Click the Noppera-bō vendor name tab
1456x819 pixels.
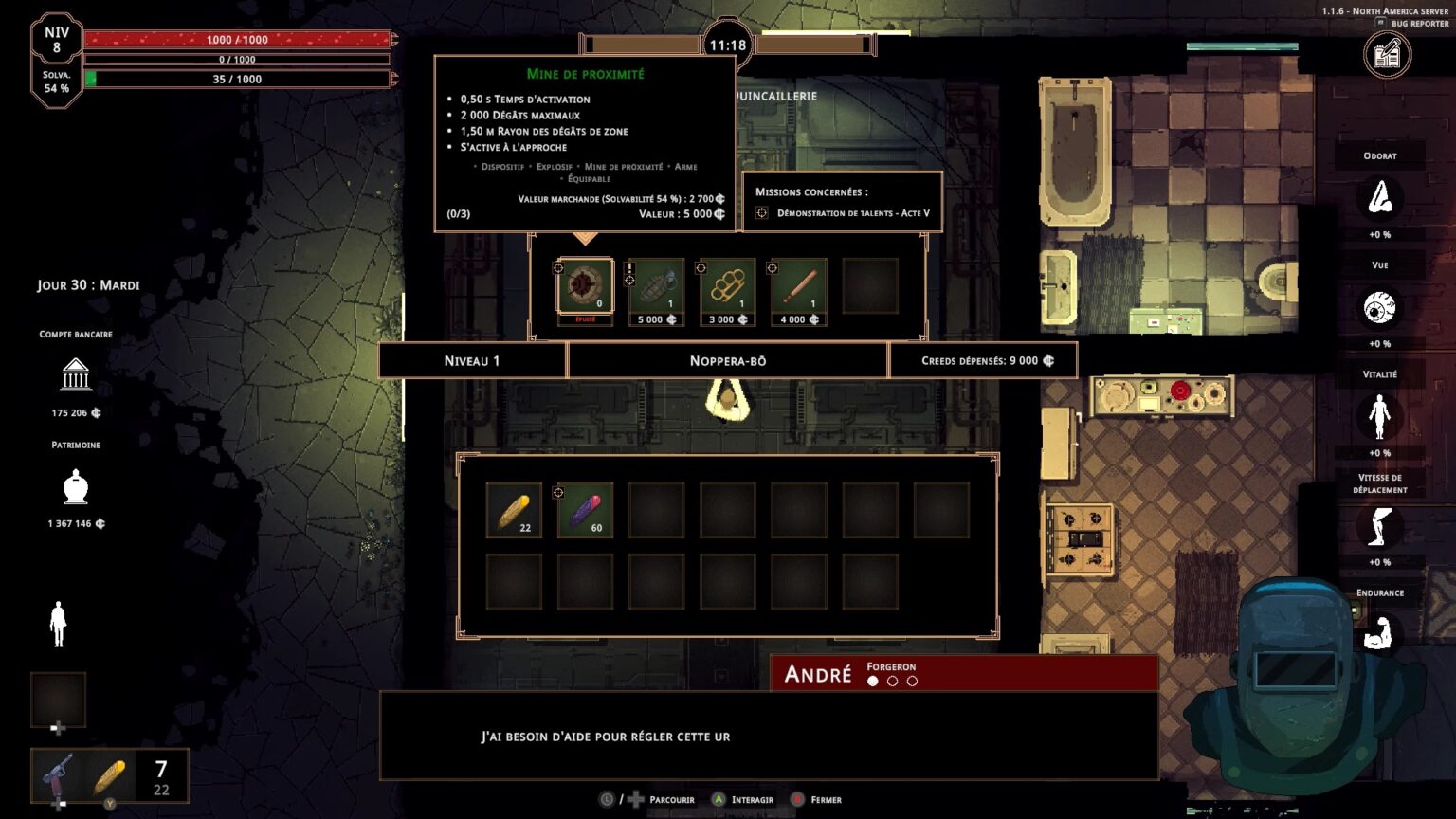[x=726, y=360]
